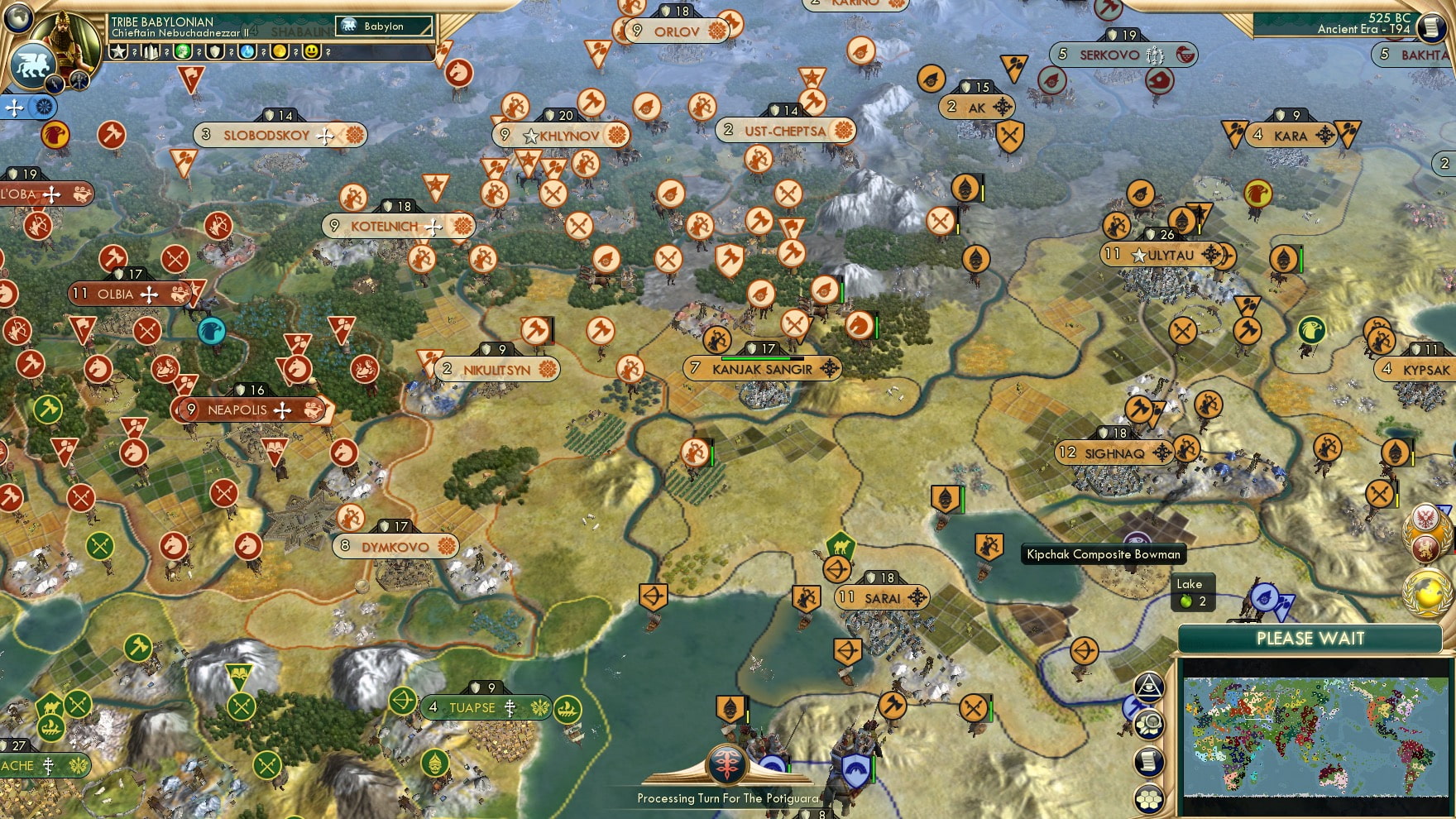Select the white city skyline icon
This screenshot has height=819, width=1456.
point(151,52)
